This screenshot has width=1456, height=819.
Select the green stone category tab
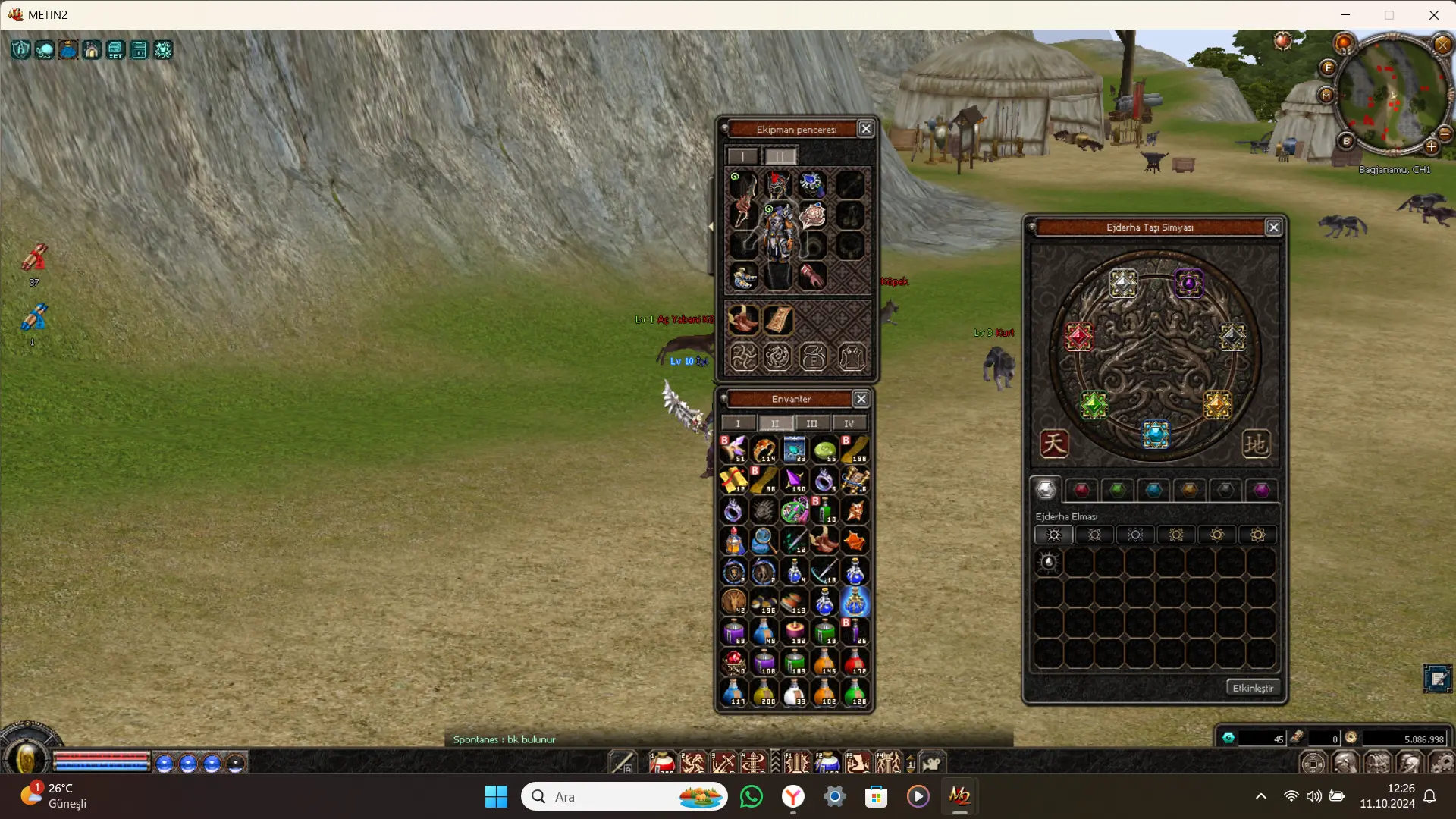1117,490
